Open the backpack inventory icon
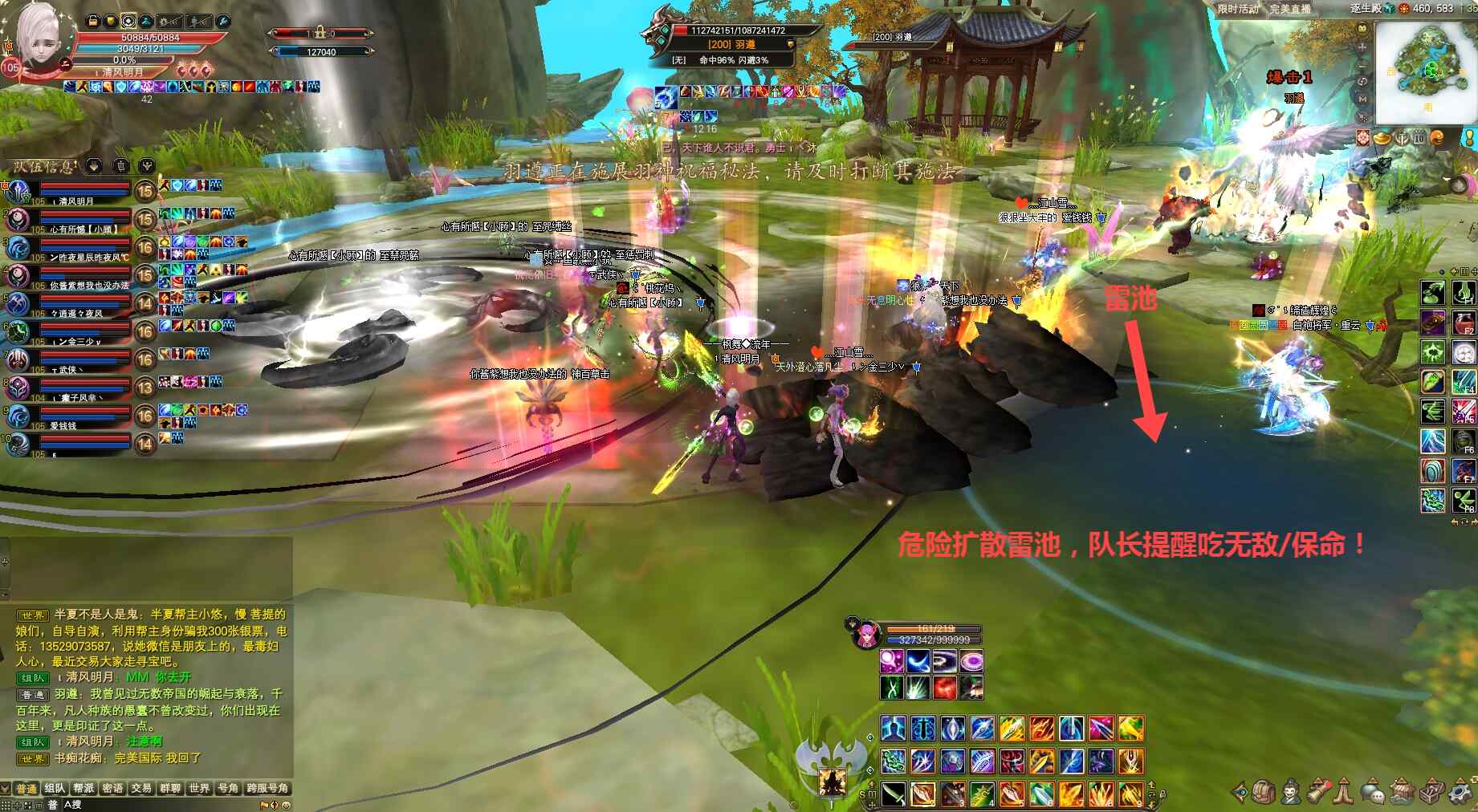The width and height of the screenshot is (1478, 812). [x=1264, y=792]
